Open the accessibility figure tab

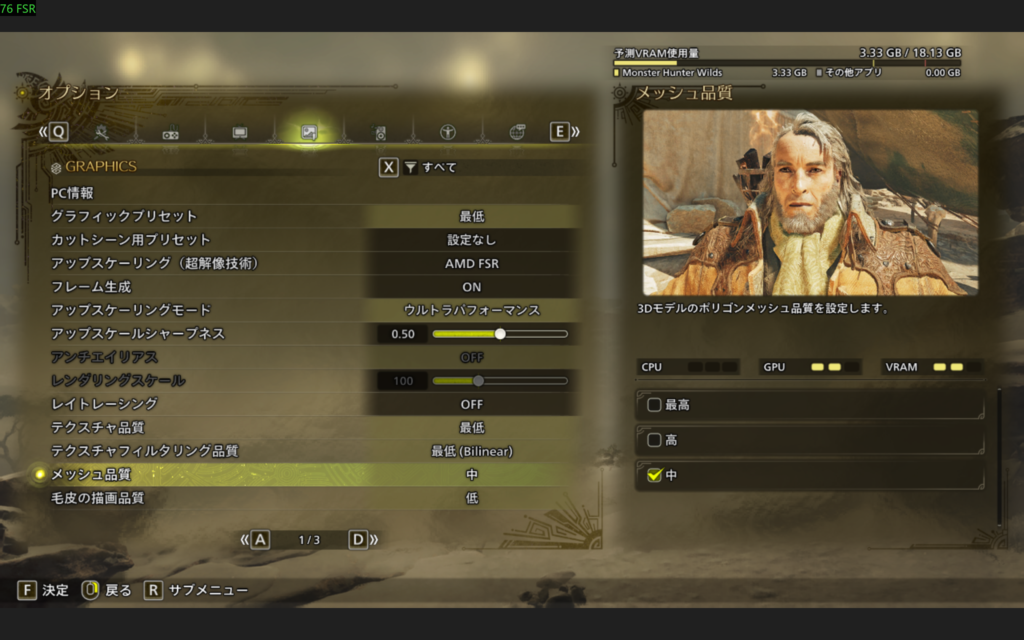[448, 132]
